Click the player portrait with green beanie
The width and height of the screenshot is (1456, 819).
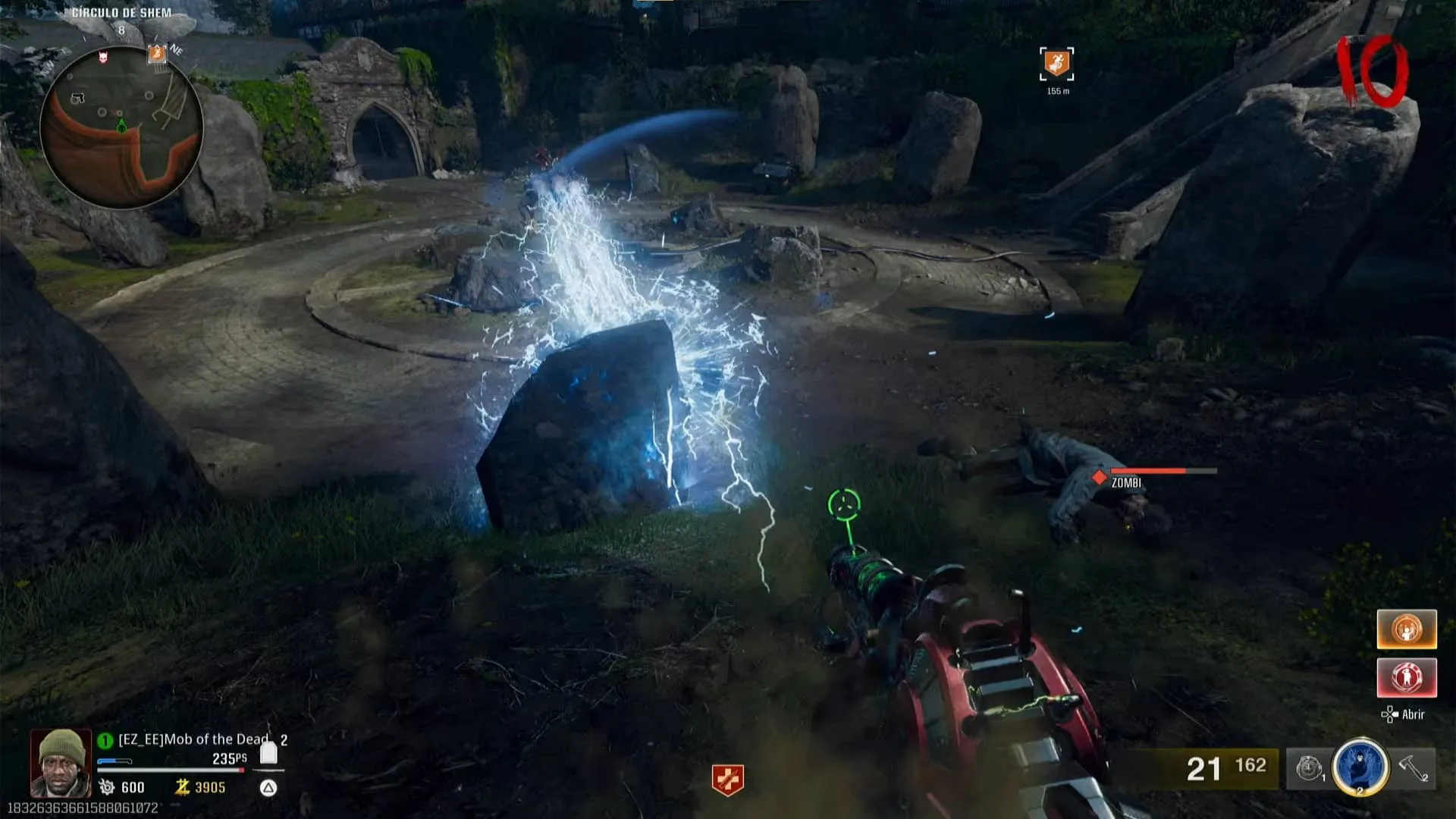pyautogui.click(x=61, y=762)
